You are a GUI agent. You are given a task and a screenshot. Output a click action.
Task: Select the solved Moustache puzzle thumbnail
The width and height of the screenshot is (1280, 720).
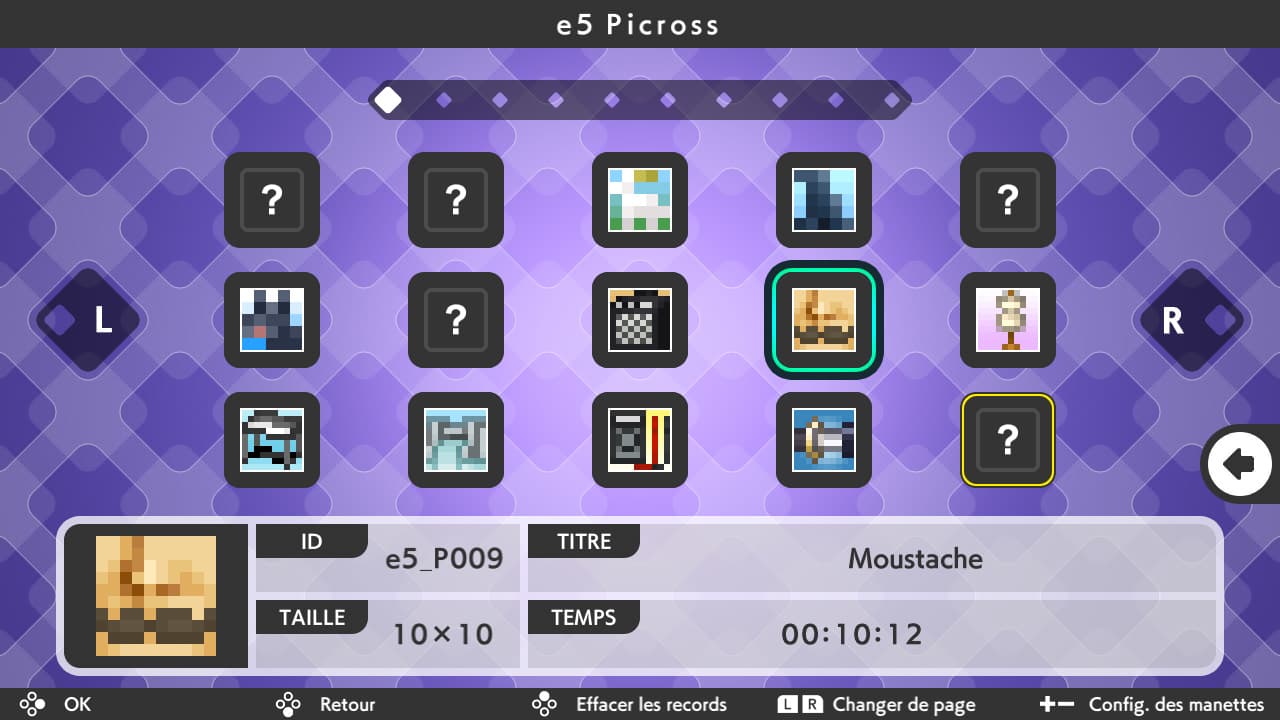pyautogui.click(x=824, y=320)
